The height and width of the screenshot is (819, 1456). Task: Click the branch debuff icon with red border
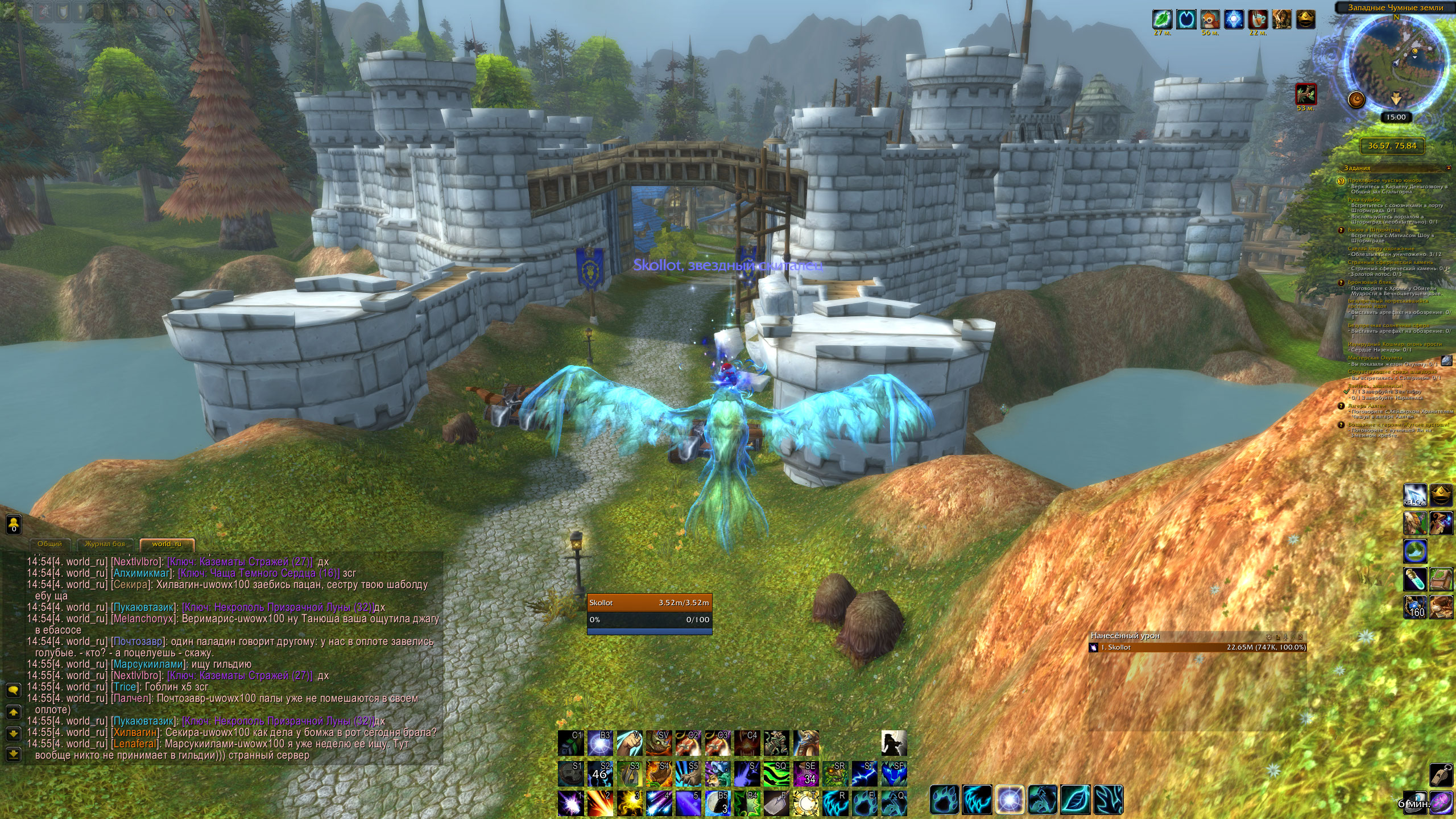pyautogui.click(x=1306, y=94)
